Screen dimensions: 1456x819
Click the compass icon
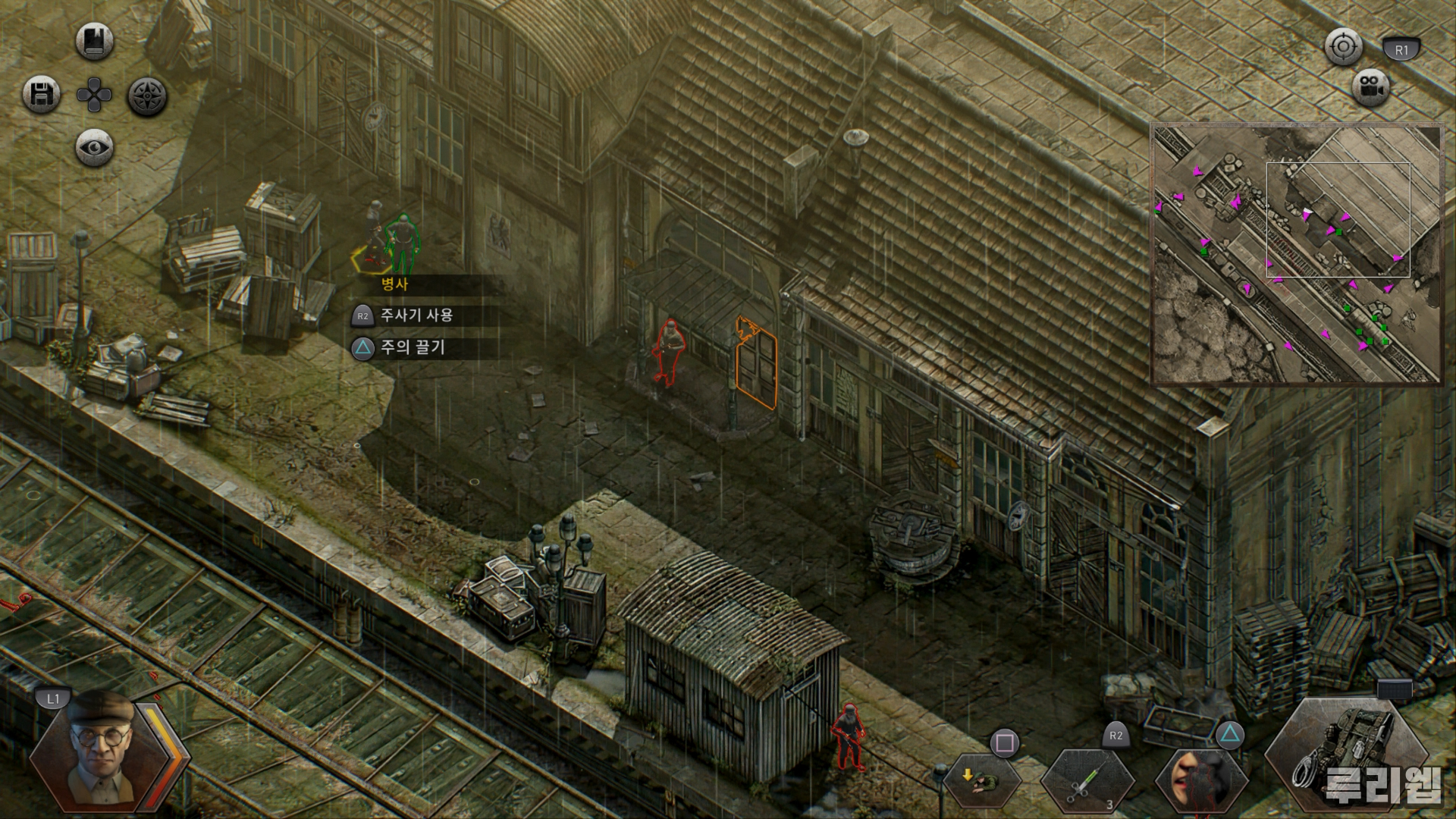click(147, 96)
